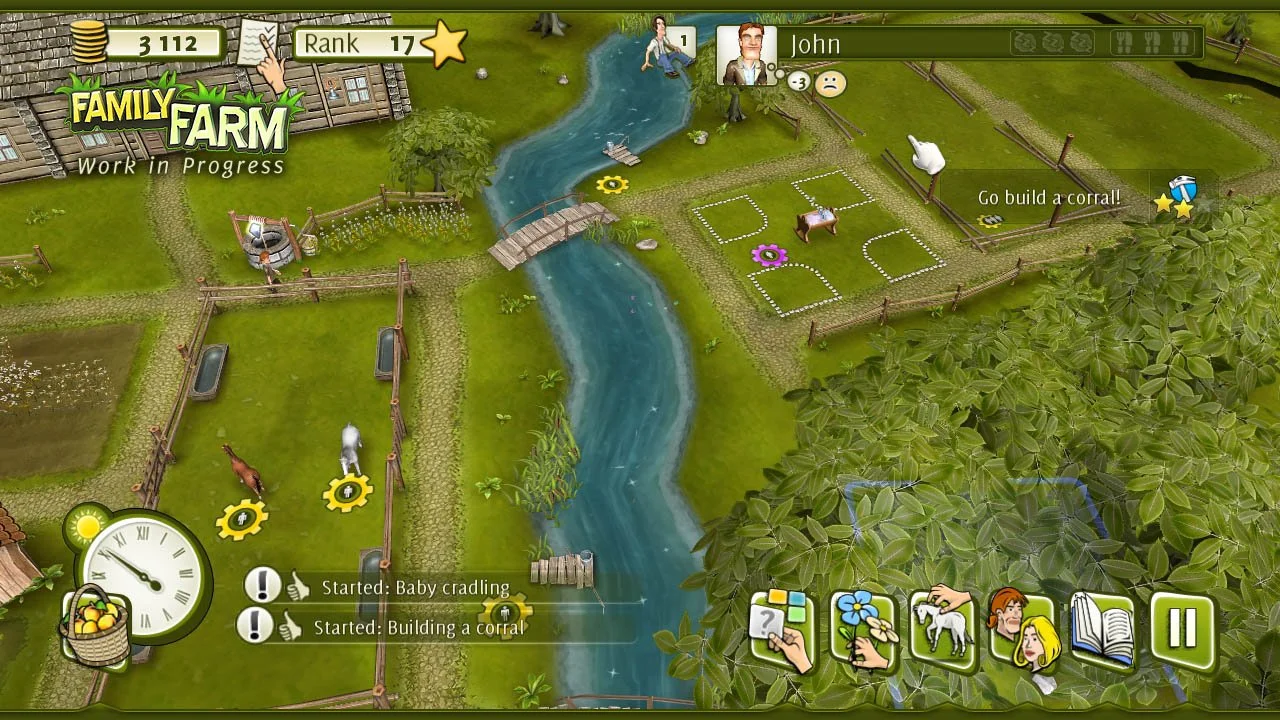Click the sad face mood indicator
This screenshot has width=1280, height=720.
click(x=831, y=86)
